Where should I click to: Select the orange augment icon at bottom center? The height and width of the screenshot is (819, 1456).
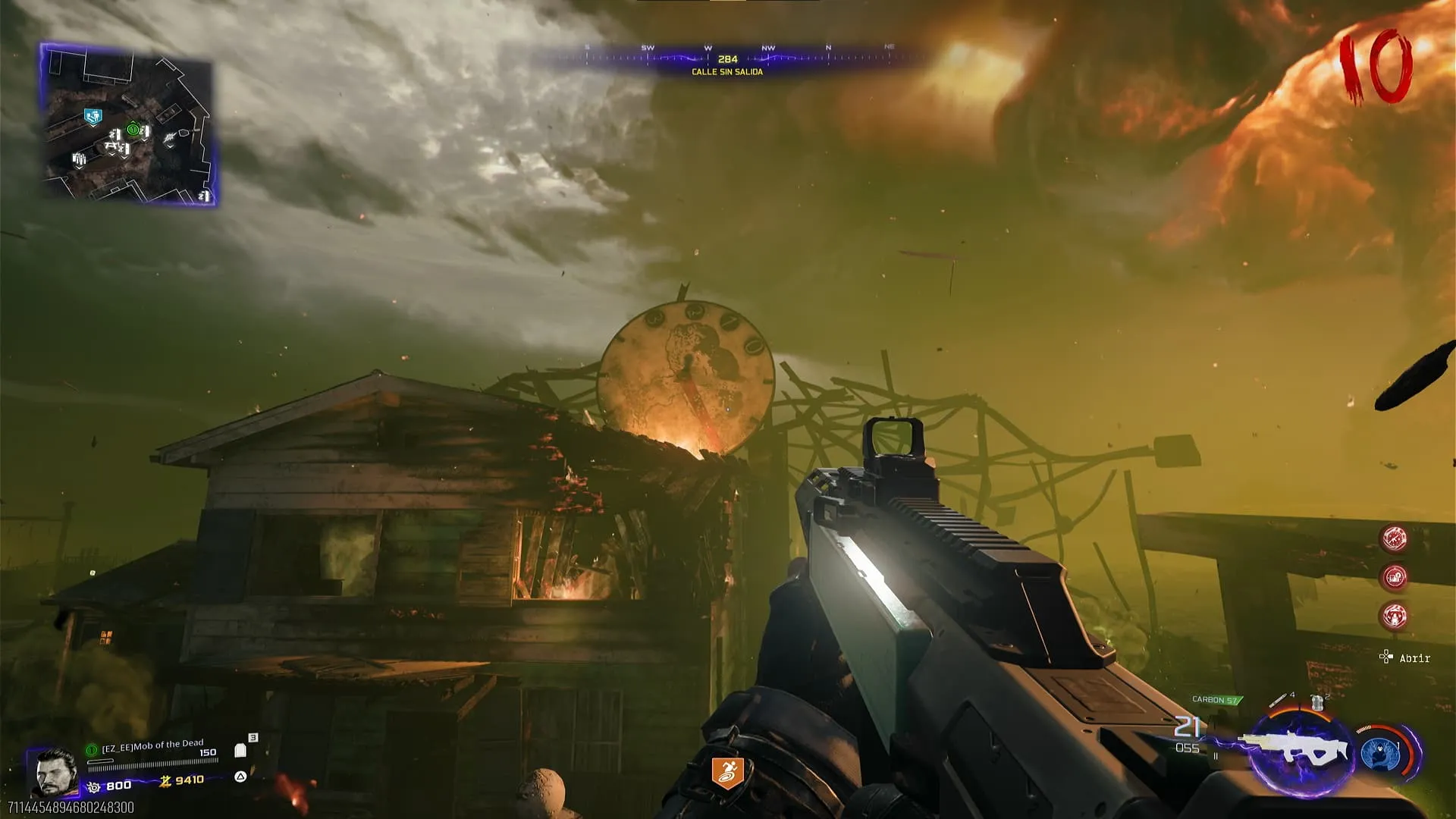tap(726, 773)
